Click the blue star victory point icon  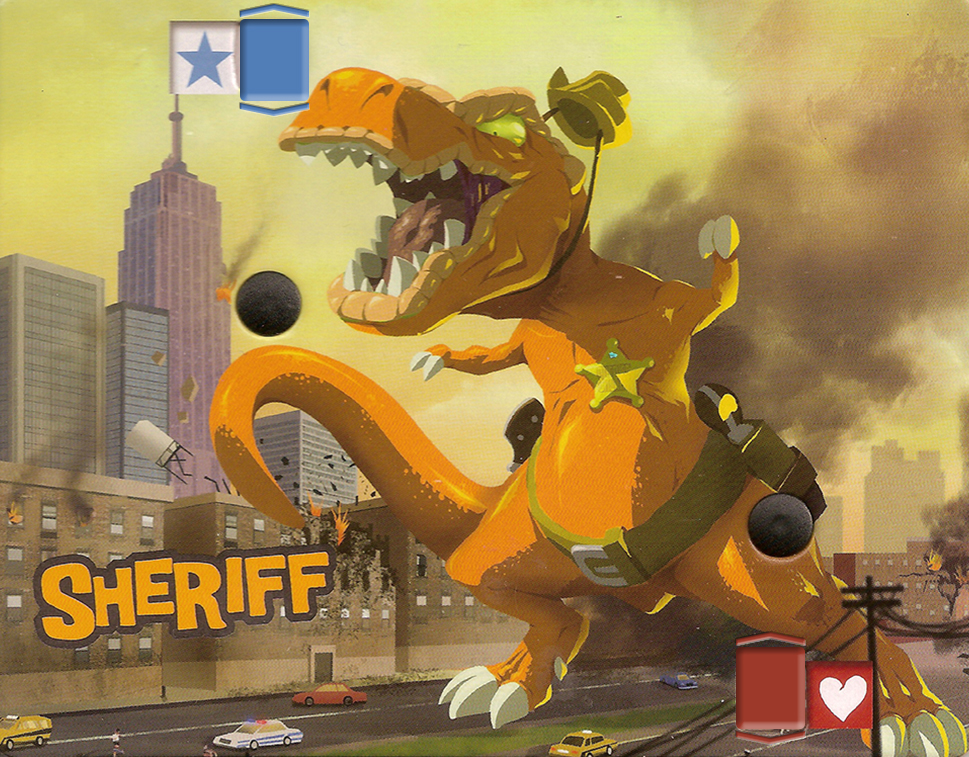coord(205,59)
